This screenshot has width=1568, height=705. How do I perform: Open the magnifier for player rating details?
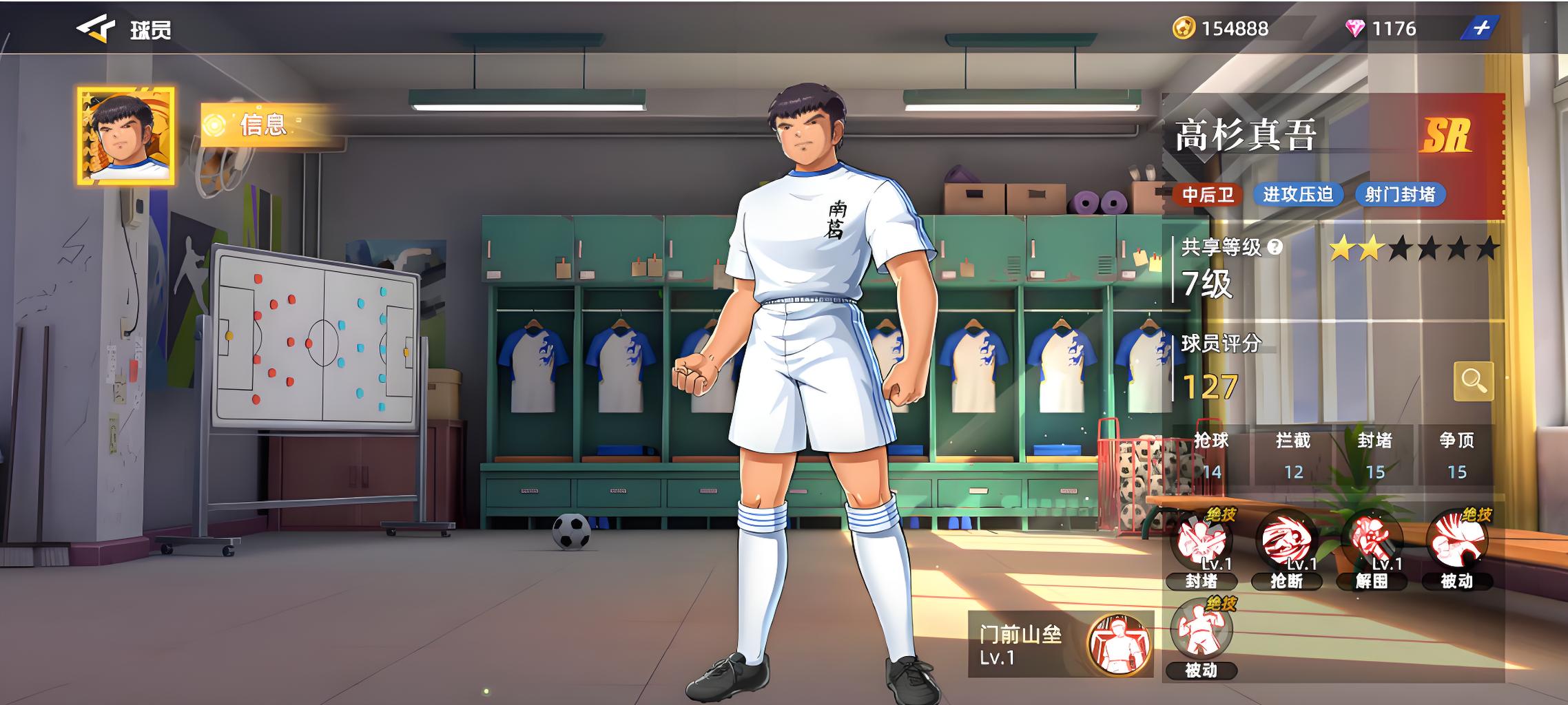[1473, 381]
